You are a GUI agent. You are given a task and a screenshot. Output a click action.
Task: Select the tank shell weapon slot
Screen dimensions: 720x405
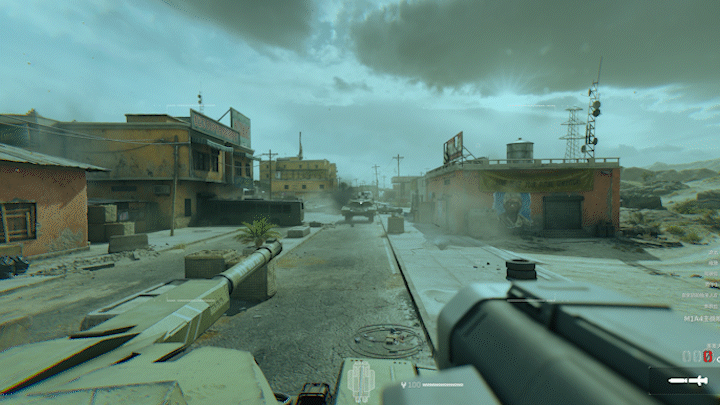point(687,381)
